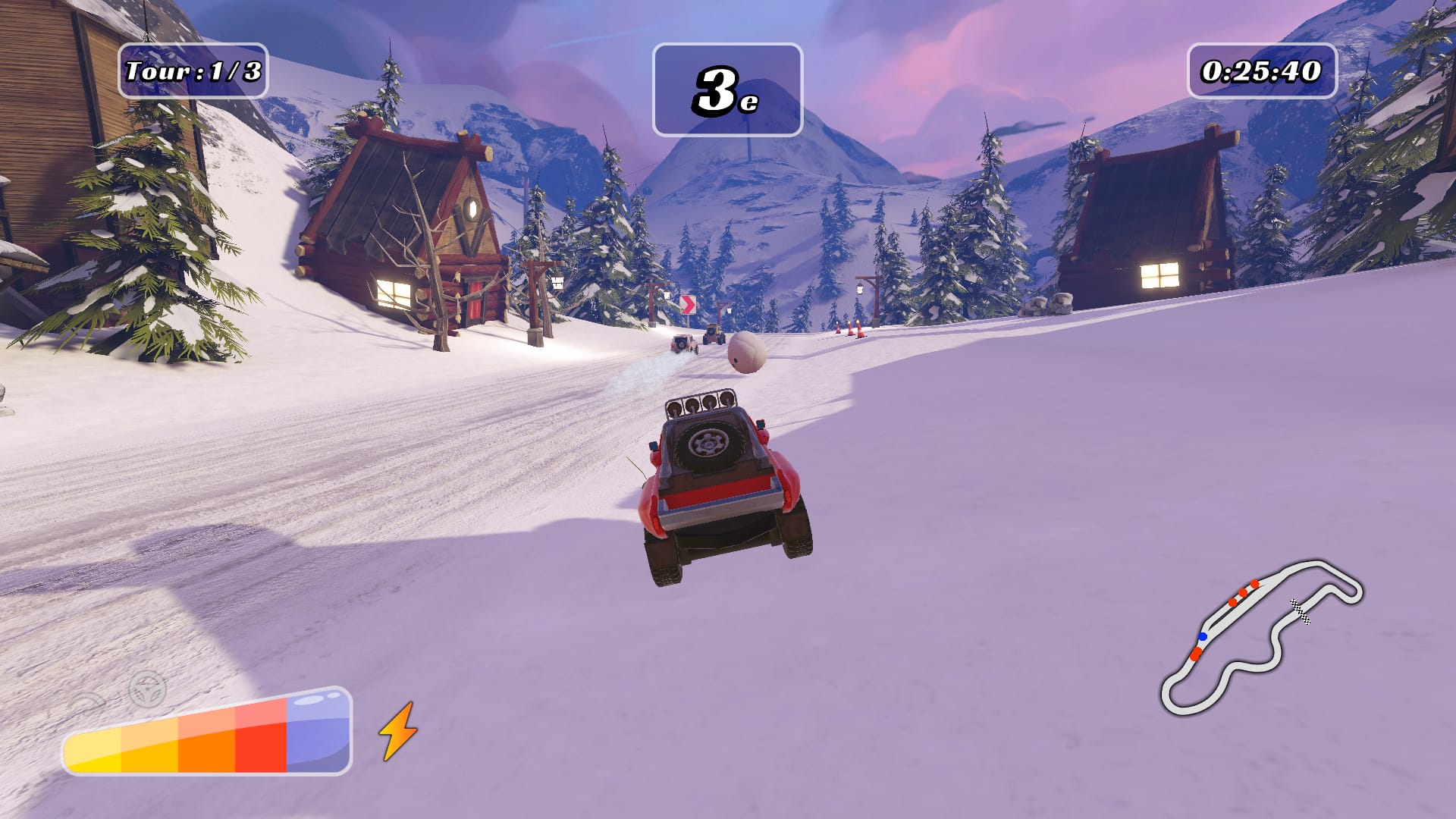Activate the lightning bolt boost icon
Screen dimensions: 1456x819
[397, 730]
